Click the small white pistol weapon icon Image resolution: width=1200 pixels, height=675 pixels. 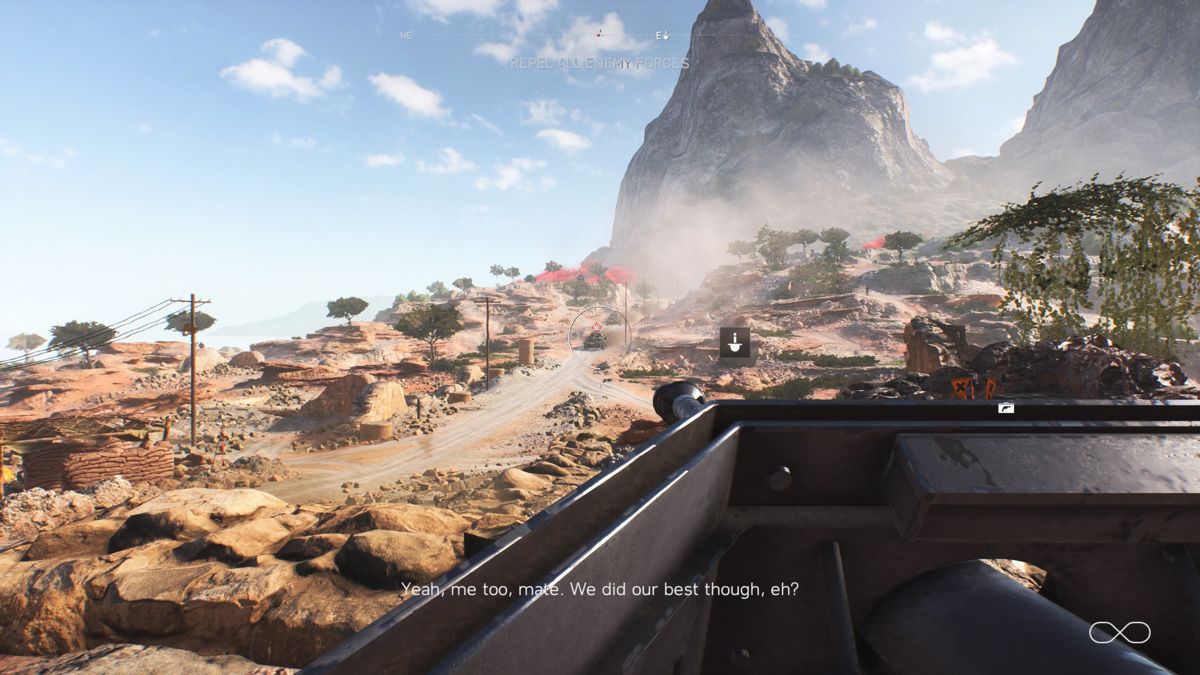[1006, 408]
